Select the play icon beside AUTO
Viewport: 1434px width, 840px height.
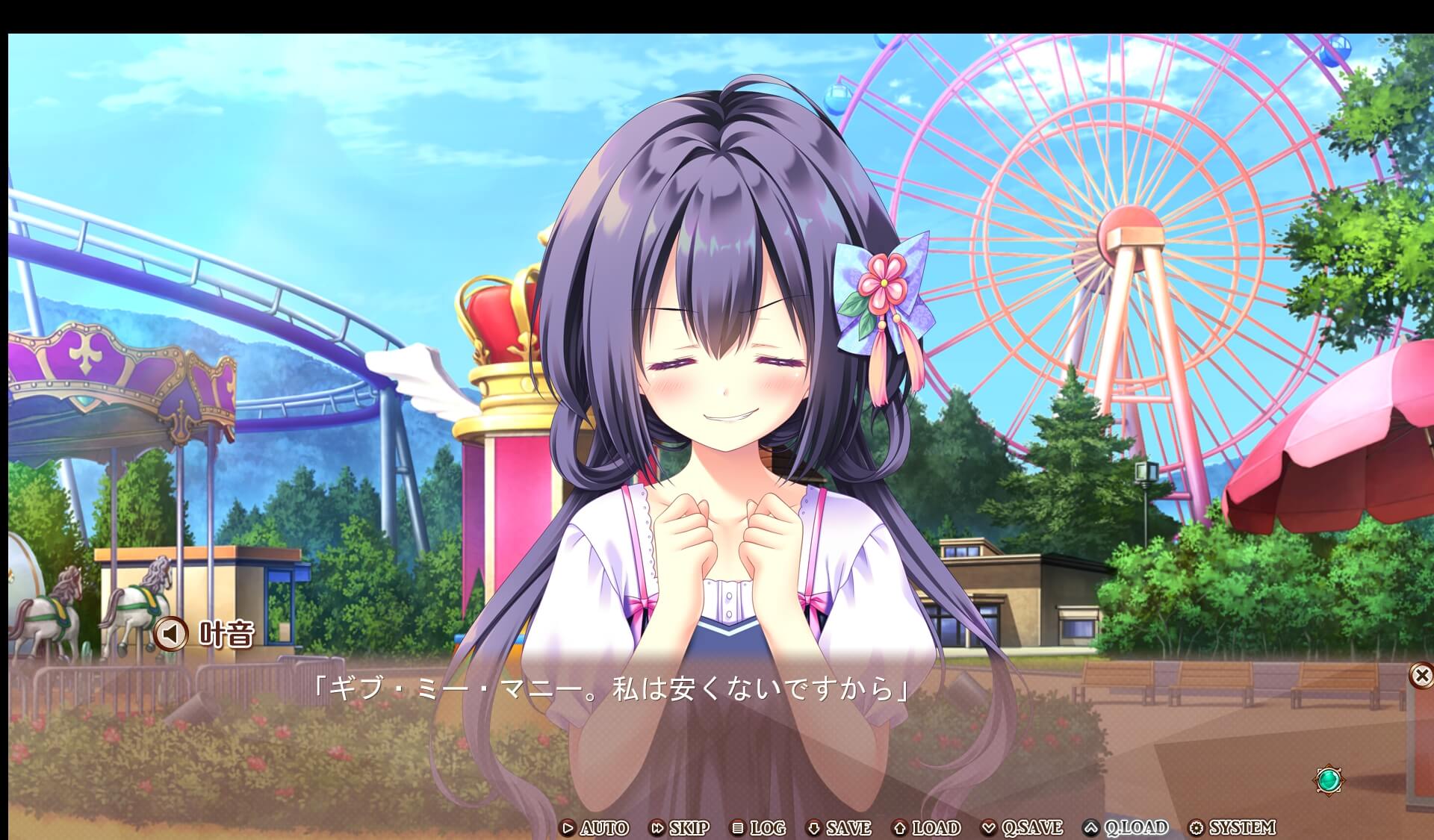[569, 827]
